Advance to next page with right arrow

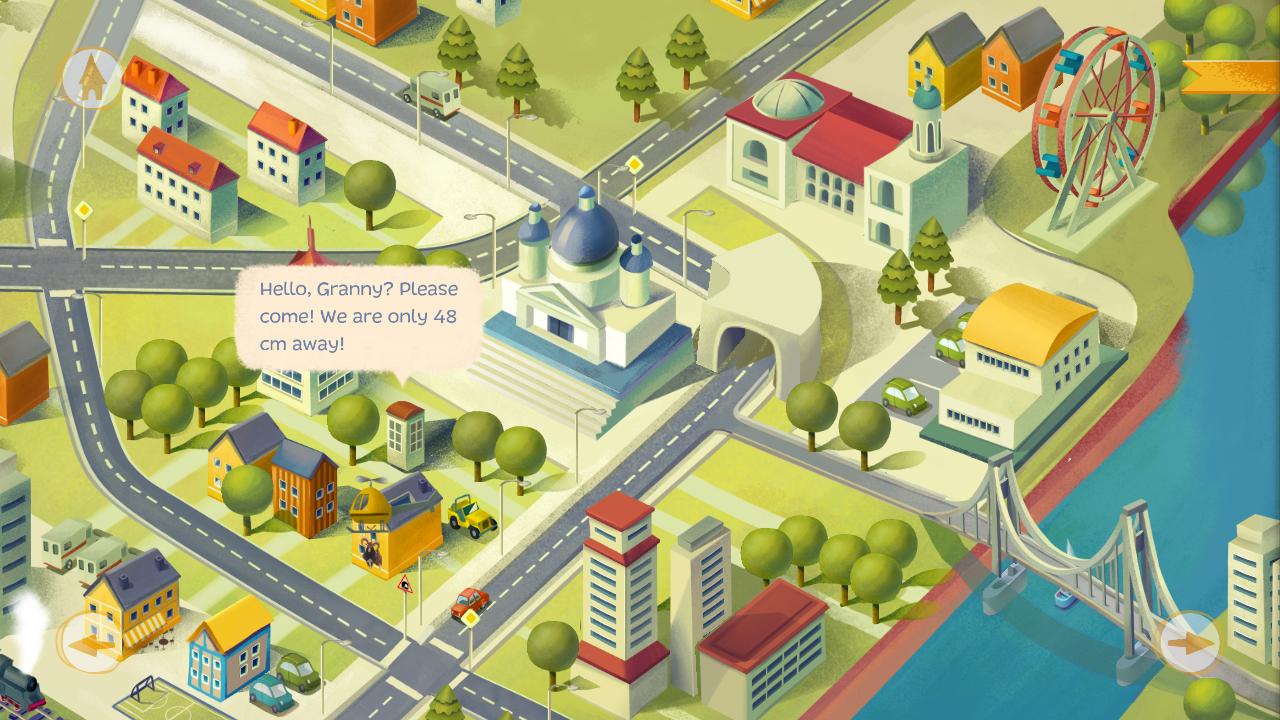1190,643
